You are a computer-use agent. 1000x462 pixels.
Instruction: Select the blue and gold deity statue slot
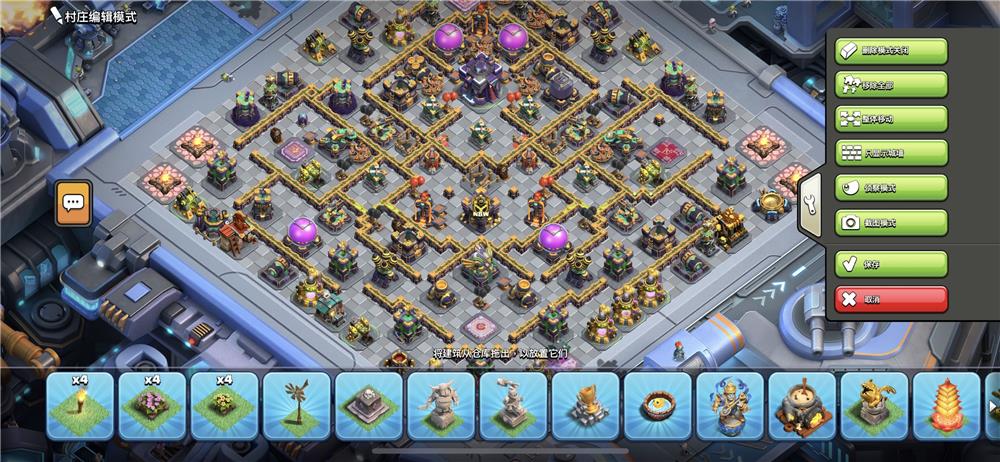pos(729,407)
